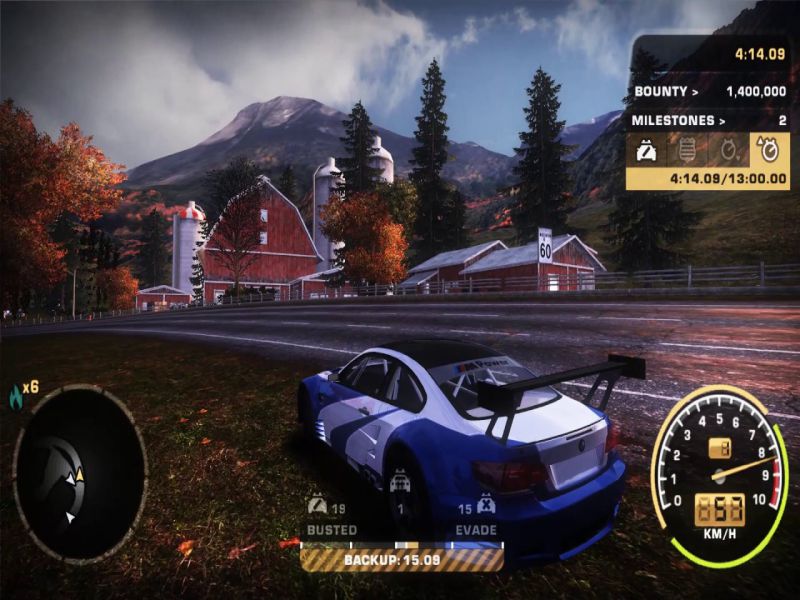
Task: Select the police car milestone icon
Action: point(645,151)
